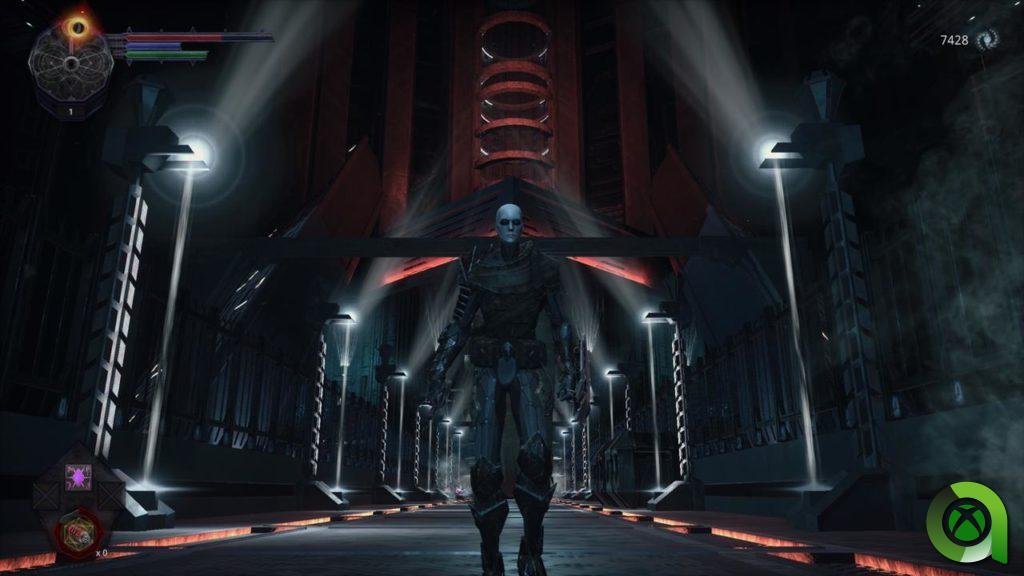This screenshot has height=576, width=1024.
Task: Click the green Xbox logo watermark
Action: [x=966, y=521]
